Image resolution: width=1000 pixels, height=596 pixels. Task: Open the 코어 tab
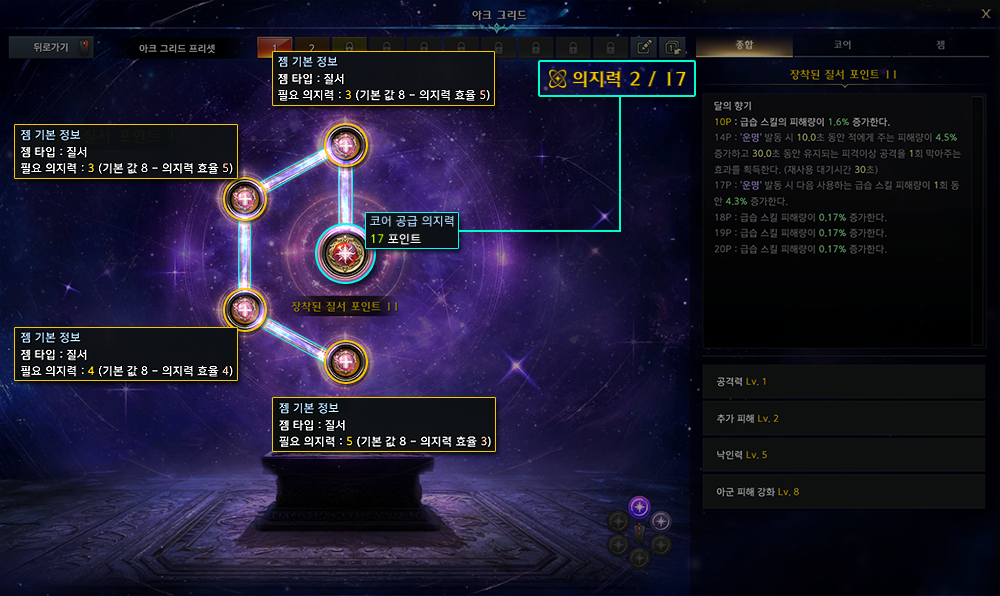point(842,46)
